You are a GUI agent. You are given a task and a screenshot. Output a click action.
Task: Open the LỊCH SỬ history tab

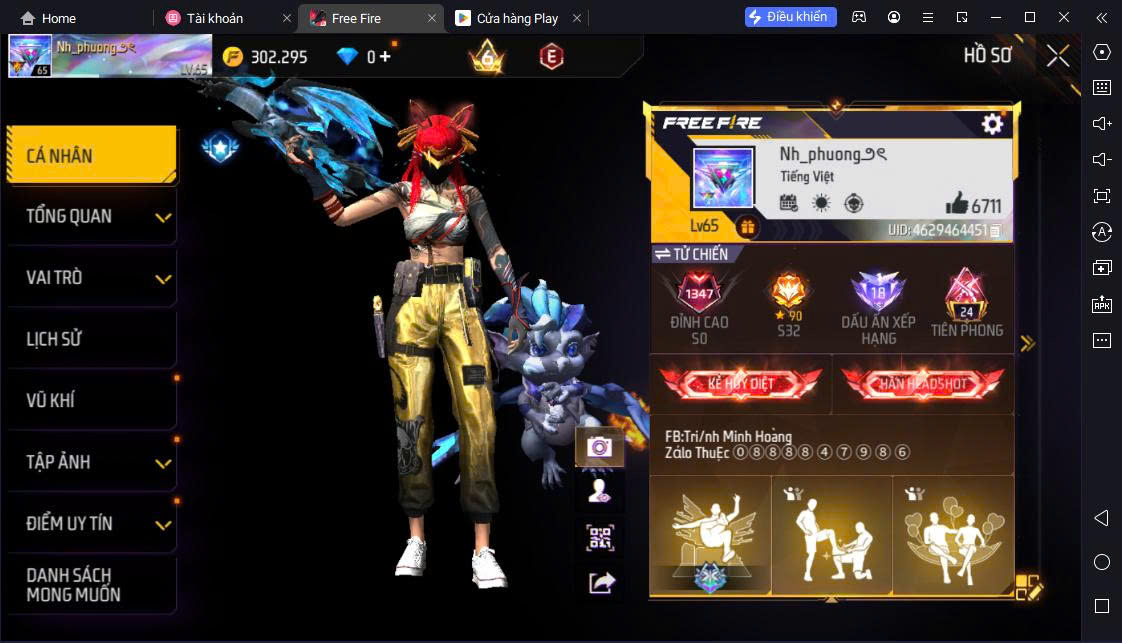tap(91, 339)
